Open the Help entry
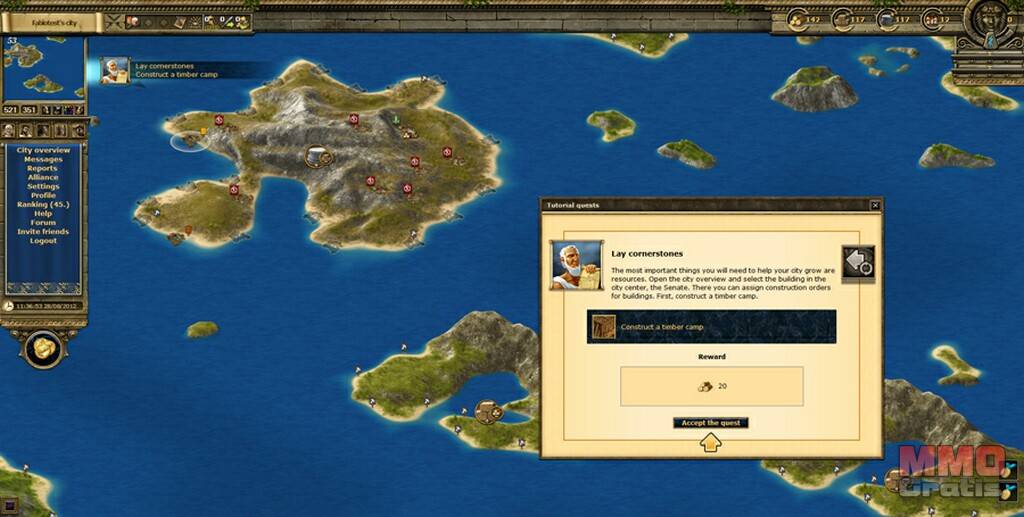1024x517 pixels. 43,213
